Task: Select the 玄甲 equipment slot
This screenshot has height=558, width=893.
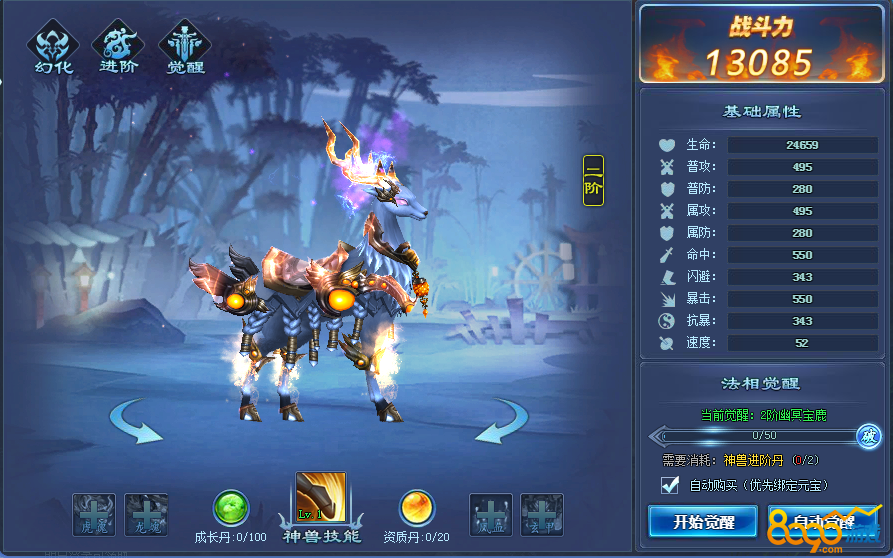Action: point(542,514)
